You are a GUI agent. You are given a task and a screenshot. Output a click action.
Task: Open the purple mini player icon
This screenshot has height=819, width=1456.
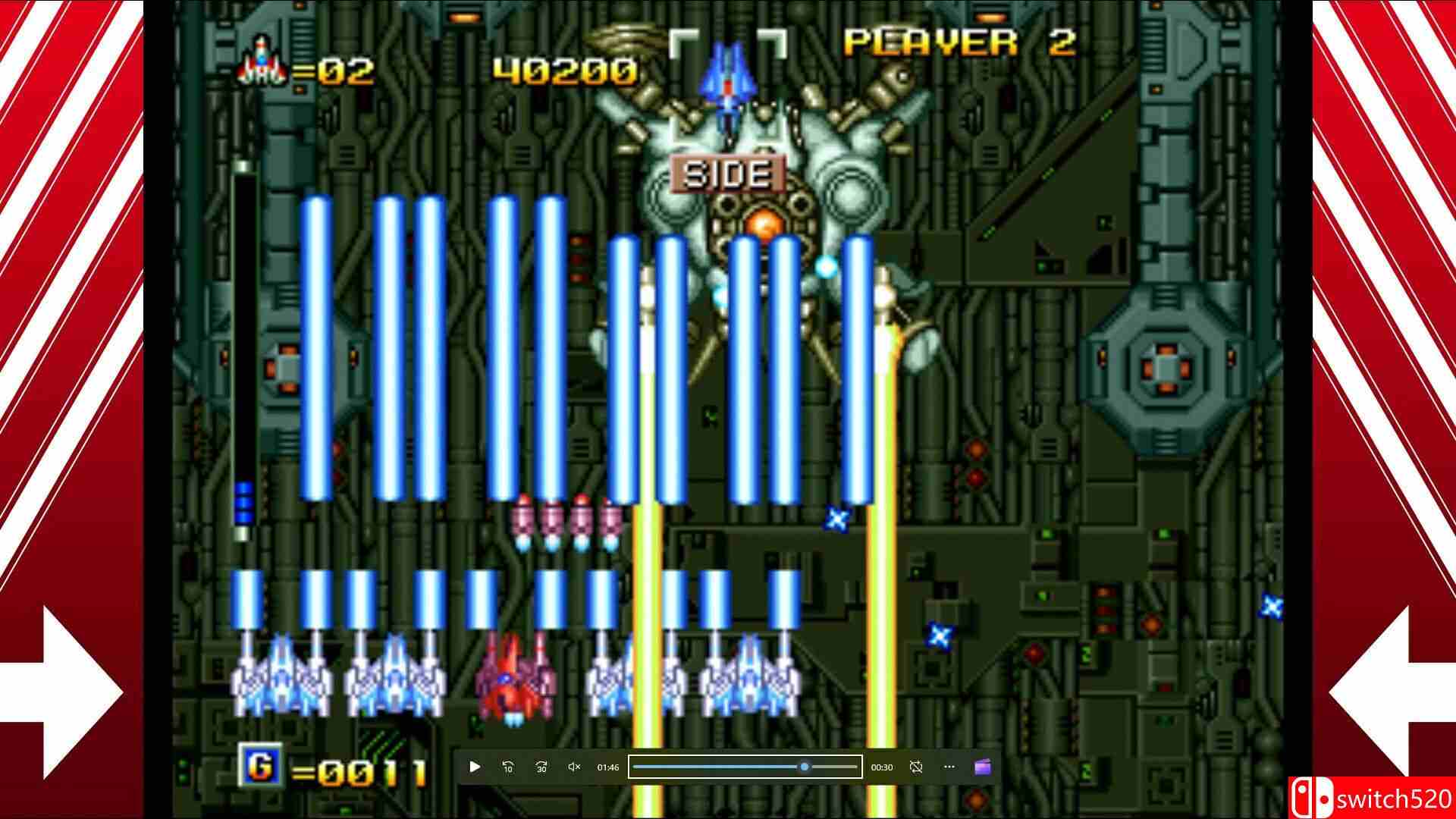pyautogui.click(x=984, y=767)
